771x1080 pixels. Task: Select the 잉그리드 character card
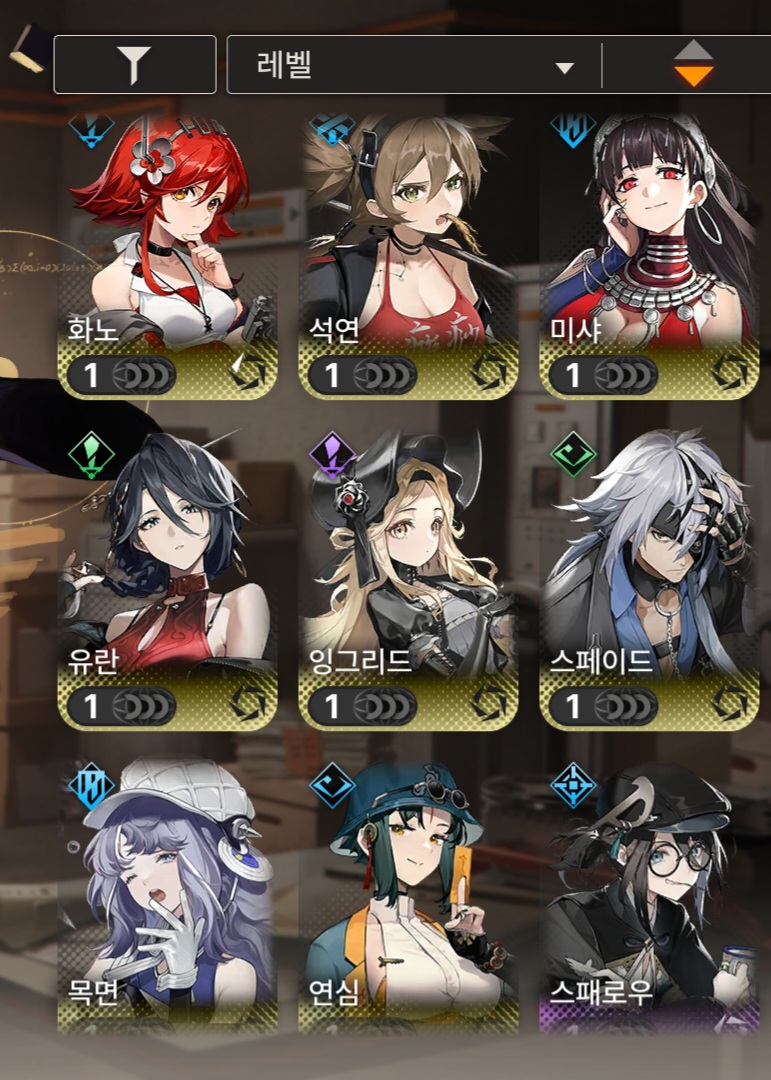coord(409,578)
